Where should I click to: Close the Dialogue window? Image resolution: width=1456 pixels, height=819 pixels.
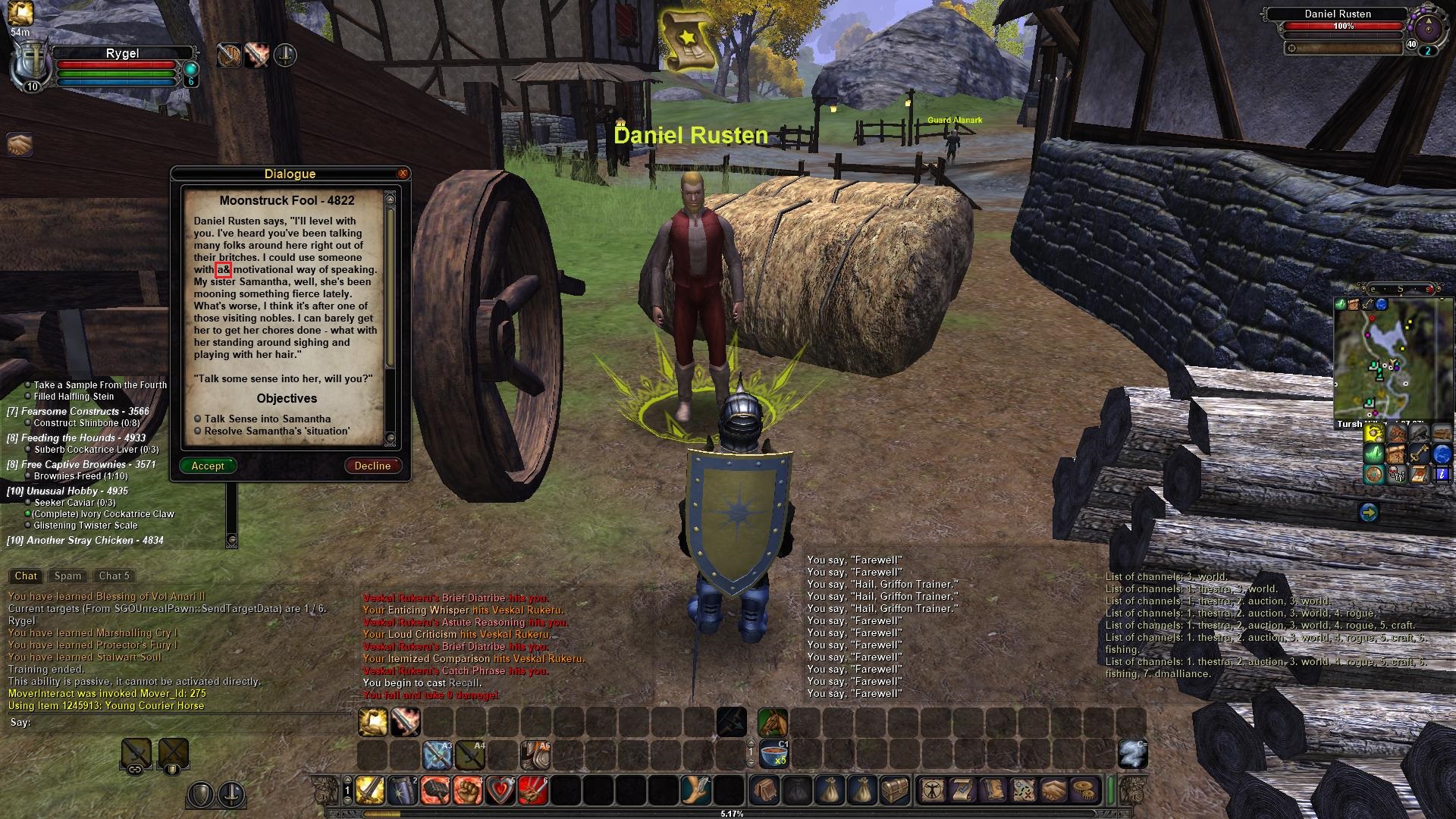403,174
